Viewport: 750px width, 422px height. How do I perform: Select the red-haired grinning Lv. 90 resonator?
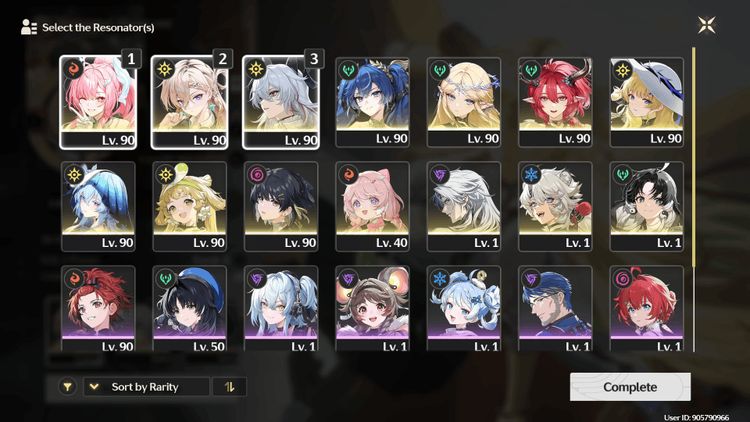[97, 308]
